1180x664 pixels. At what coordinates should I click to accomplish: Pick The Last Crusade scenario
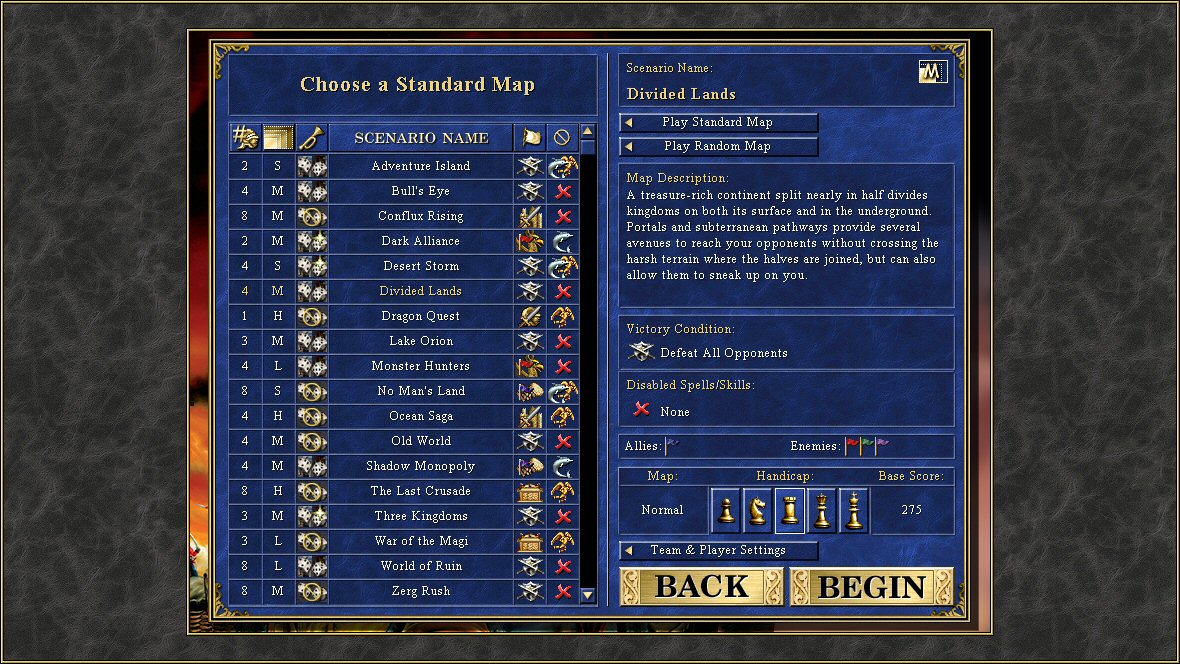point(420,491)
